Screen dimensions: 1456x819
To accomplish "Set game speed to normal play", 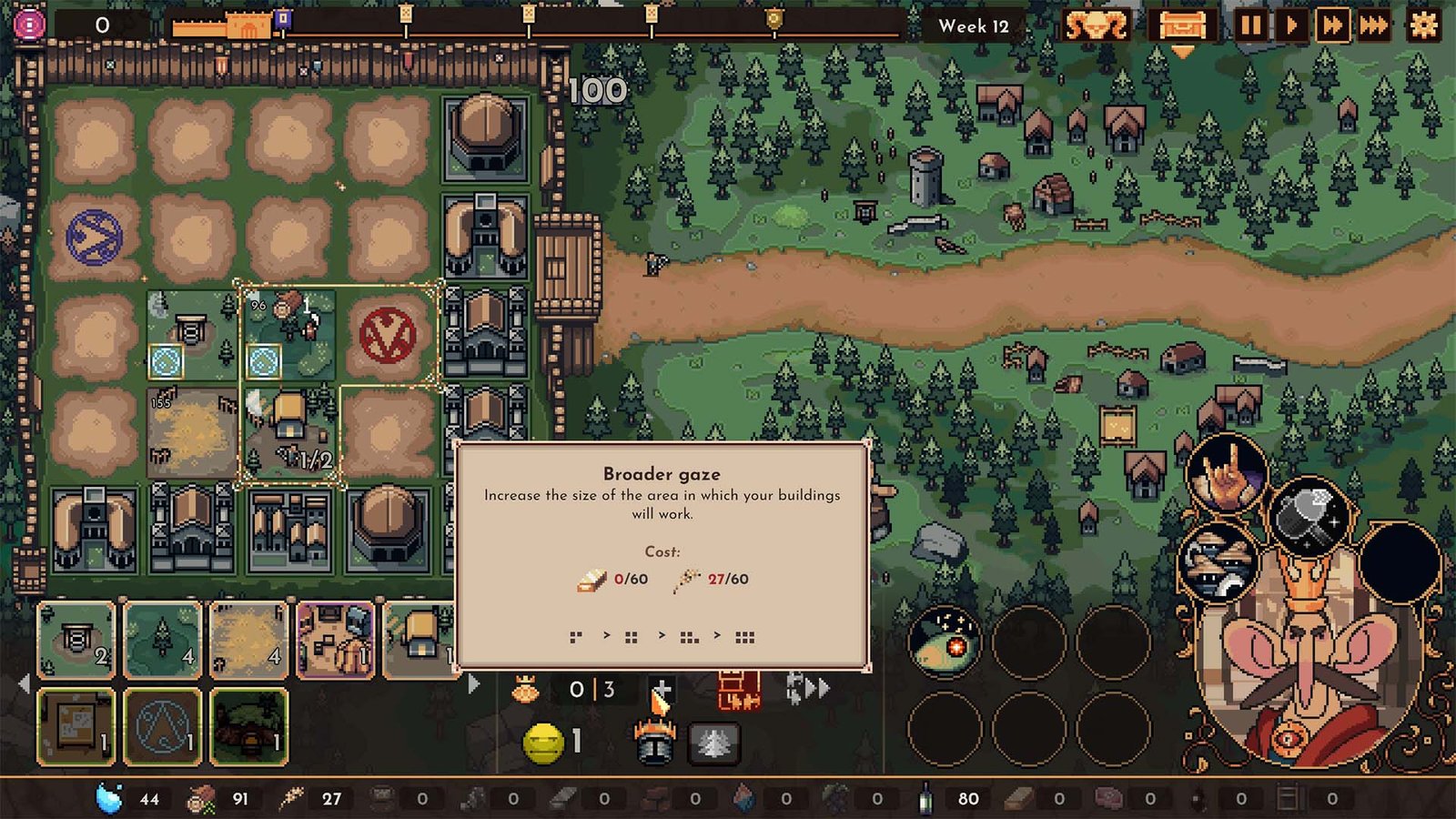I will pyautogui.click(x=1290, y=25).
